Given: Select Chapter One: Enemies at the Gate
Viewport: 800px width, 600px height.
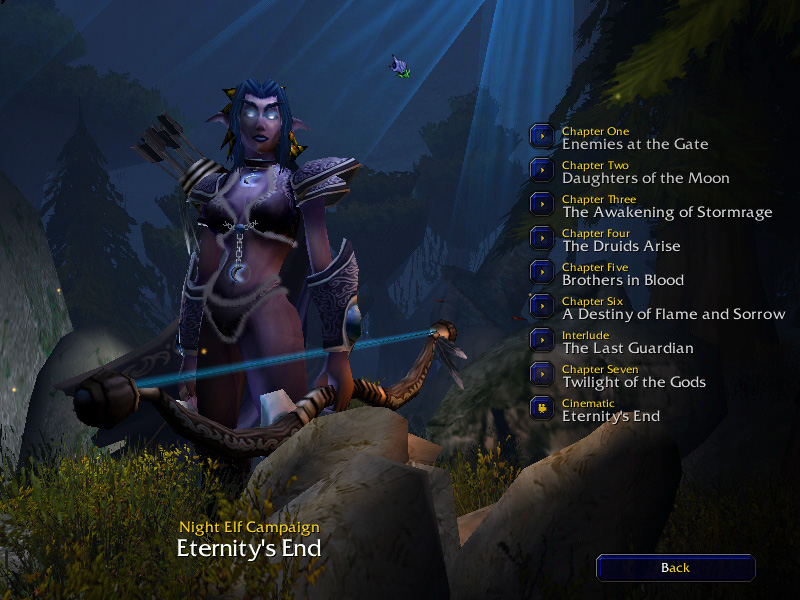Looking at the screenshot, I should point(541,136).
